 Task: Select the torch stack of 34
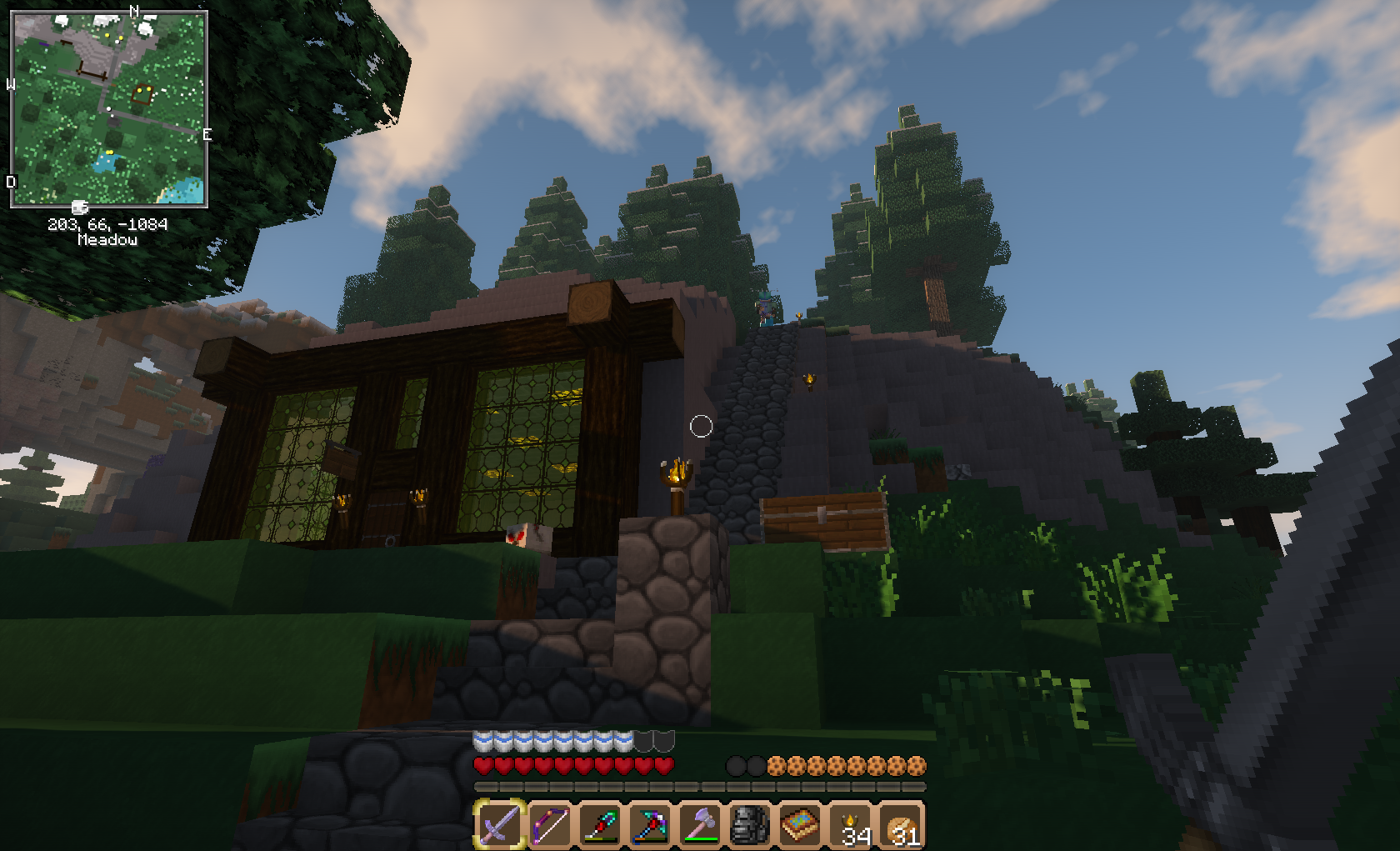851,824
